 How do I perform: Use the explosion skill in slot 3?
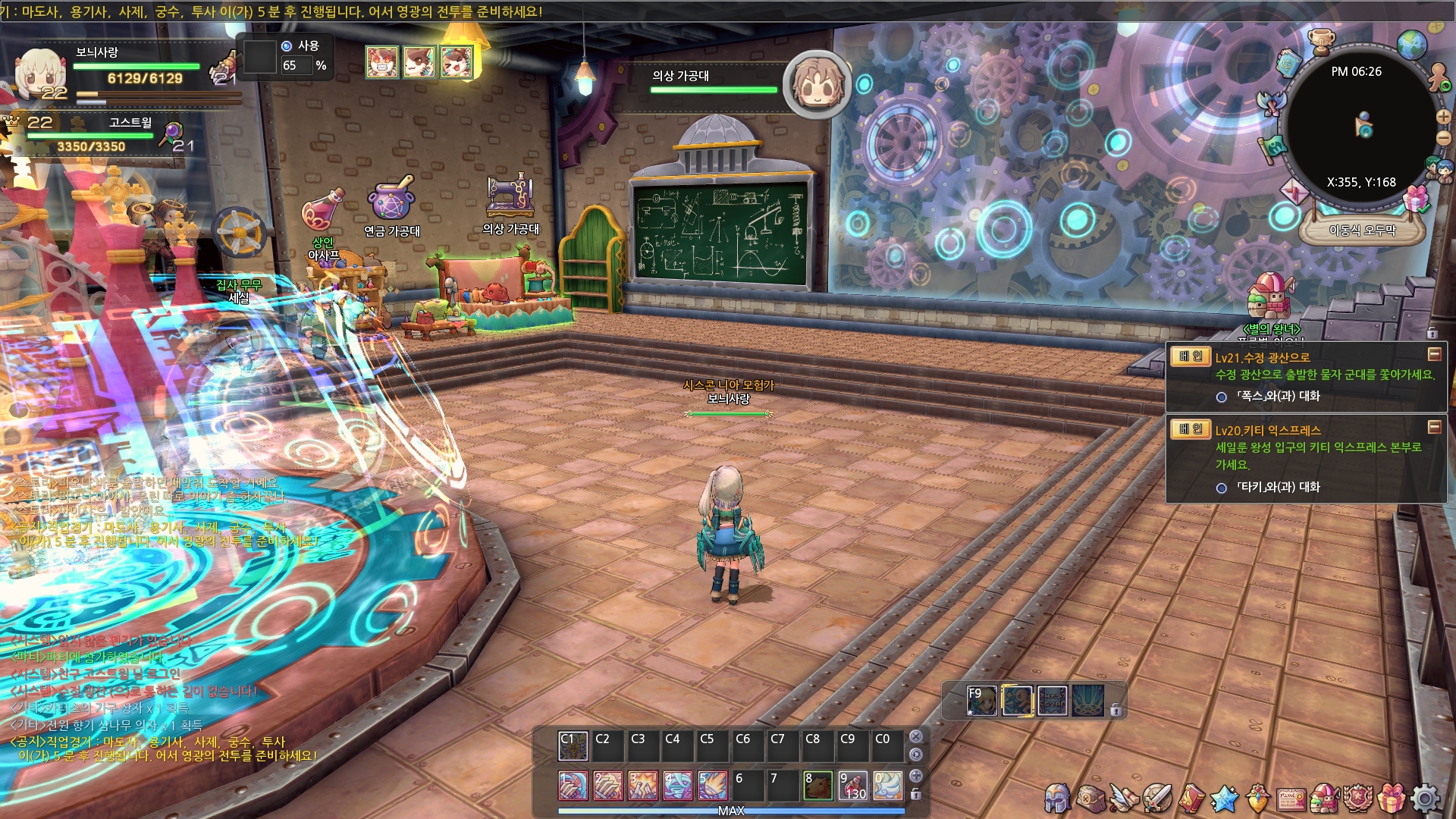coord(642,786)
